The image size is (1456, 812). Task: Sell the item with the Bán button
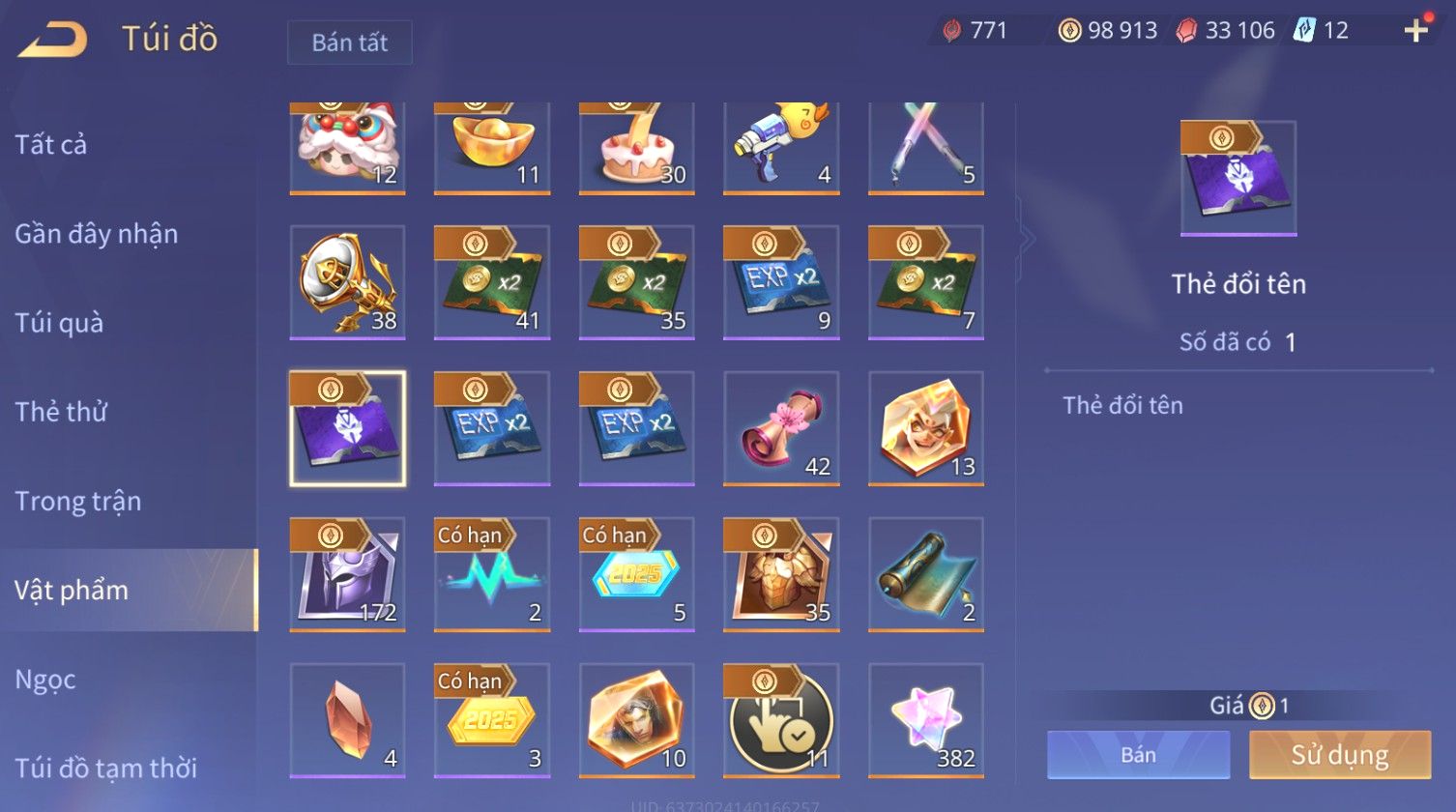pos(1138,755)
